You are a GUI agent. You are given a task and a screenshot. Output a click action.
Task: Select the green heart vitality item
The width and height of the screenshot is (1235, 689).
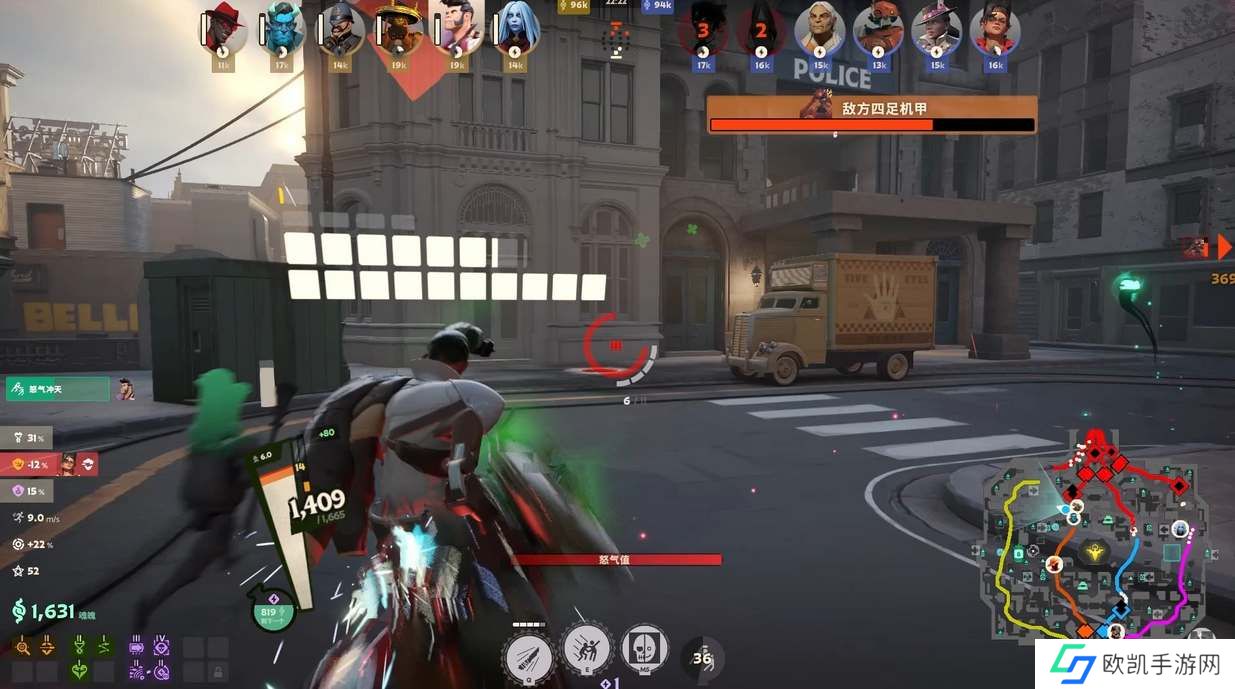(79, 671)
